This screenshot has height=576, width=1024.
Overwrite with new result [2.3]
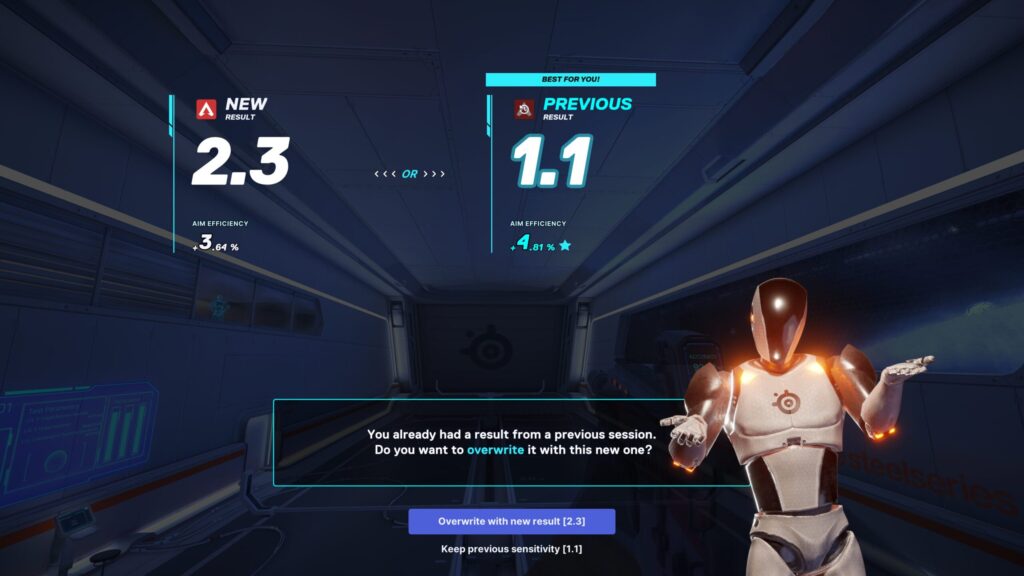511,521
